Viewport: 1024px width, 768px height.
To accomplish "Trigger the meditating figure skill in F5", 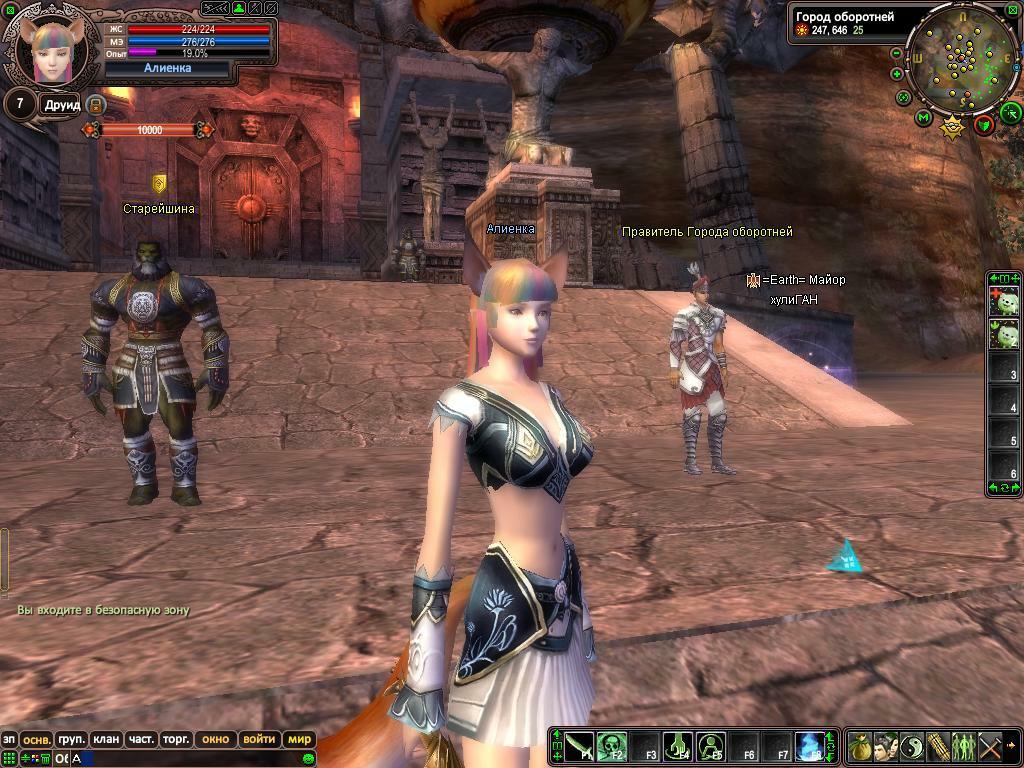I will tap(710, 746).
